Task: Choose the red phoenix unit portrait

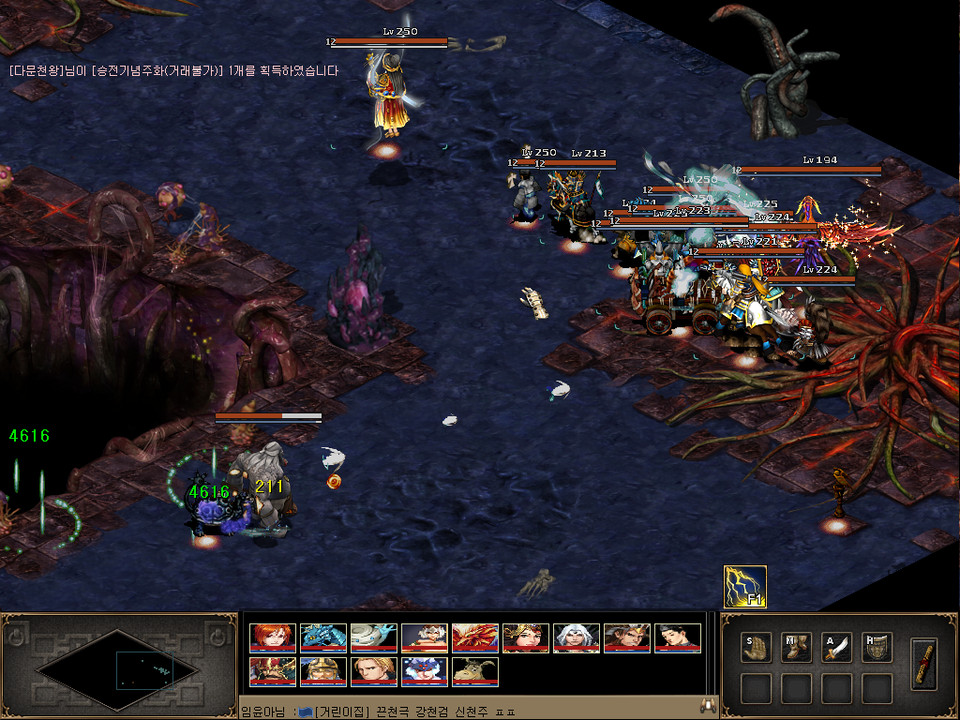Action: (x=475, y=638)
